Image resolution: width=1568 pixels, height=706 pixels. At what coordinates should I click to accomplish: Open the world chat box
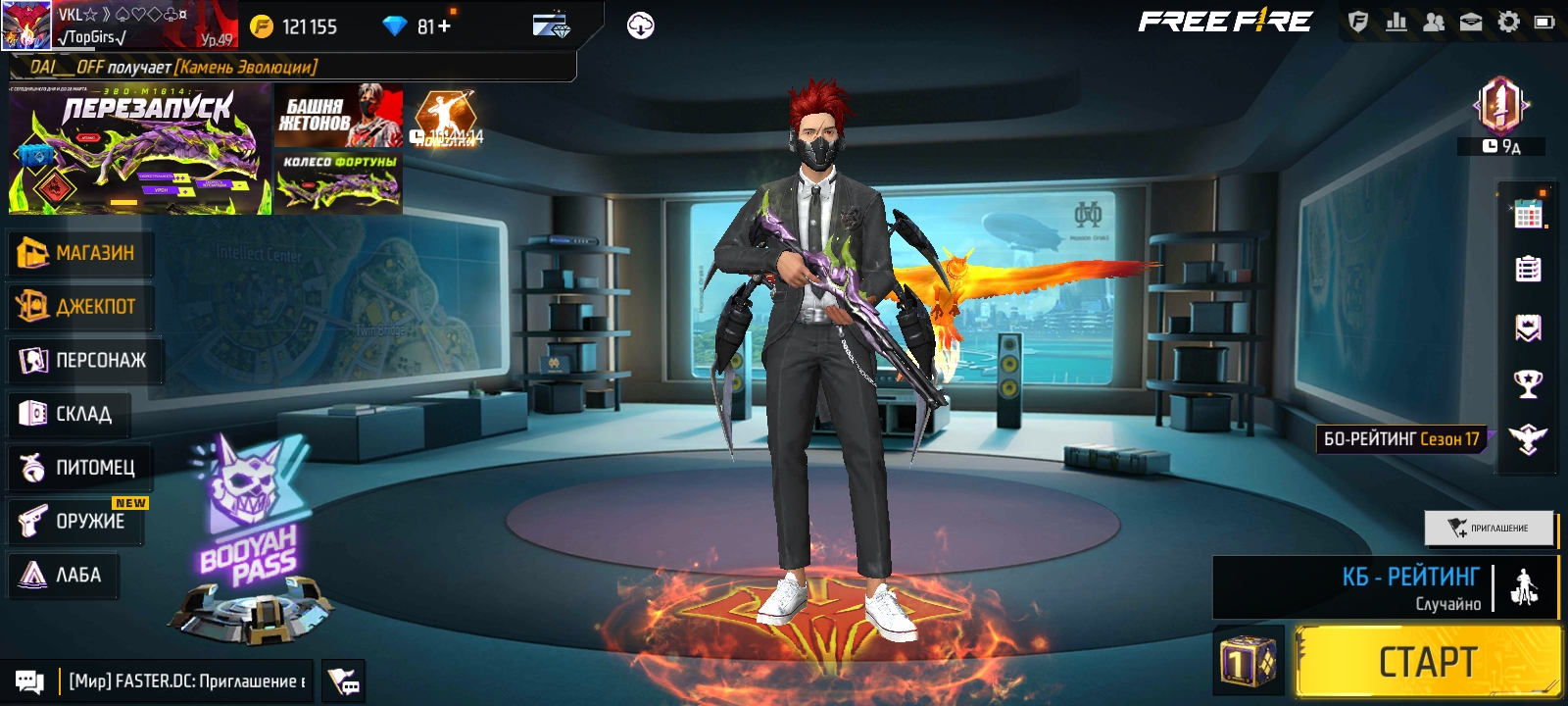pos(186,681)
